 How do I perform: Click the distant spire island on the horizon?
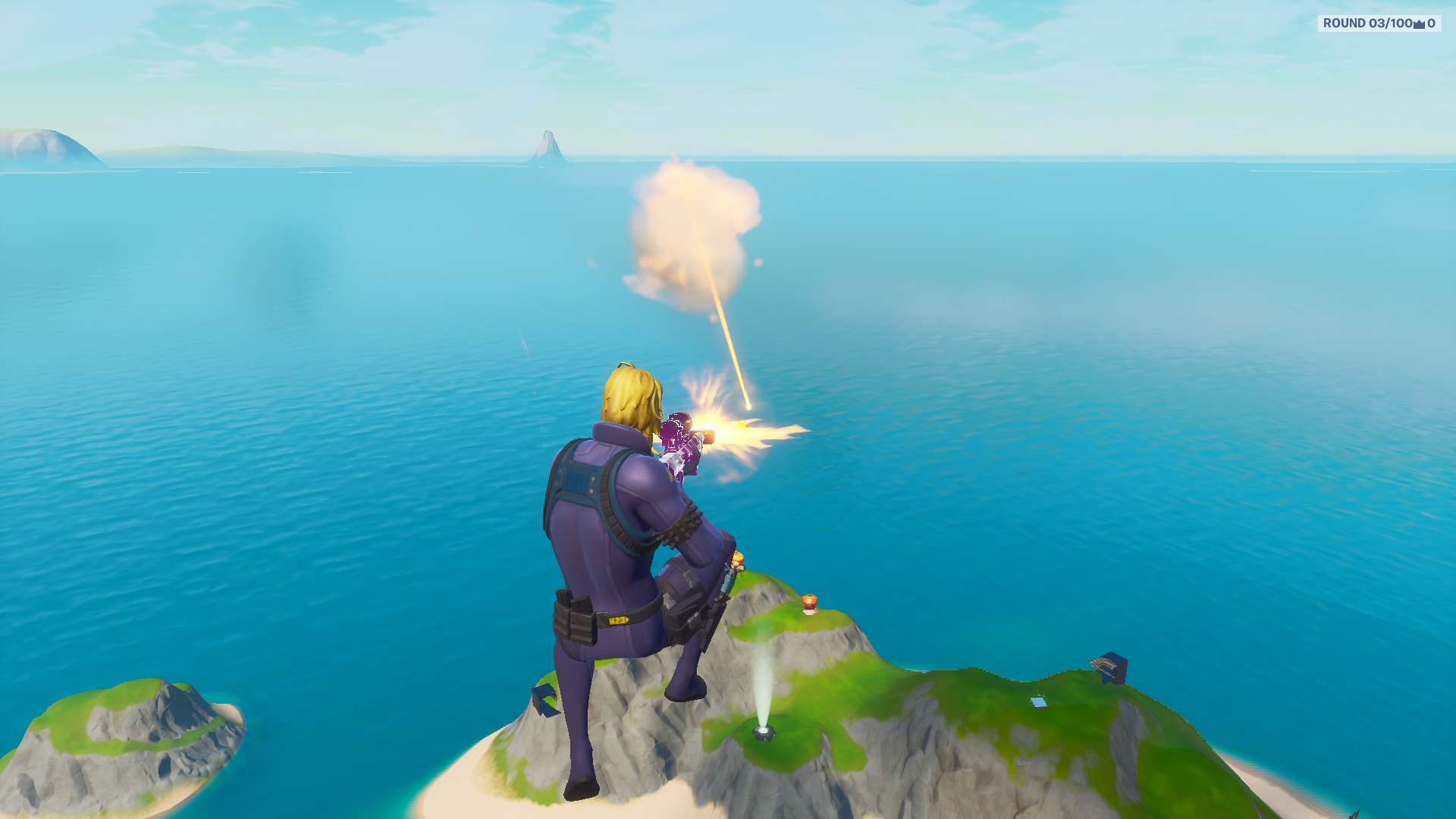click(548, 144)
